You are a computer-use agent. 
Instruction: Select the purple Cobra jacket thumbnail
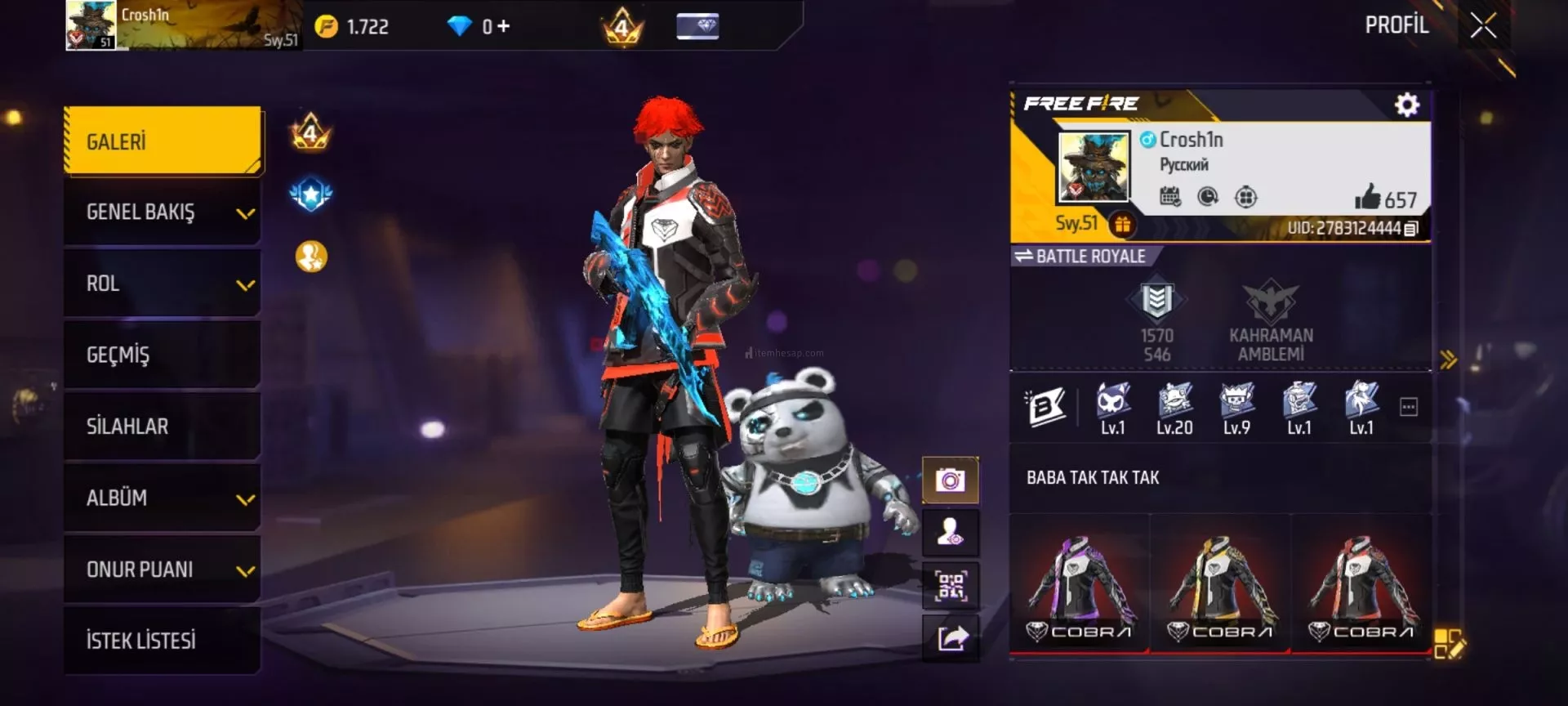[1080, 584]
